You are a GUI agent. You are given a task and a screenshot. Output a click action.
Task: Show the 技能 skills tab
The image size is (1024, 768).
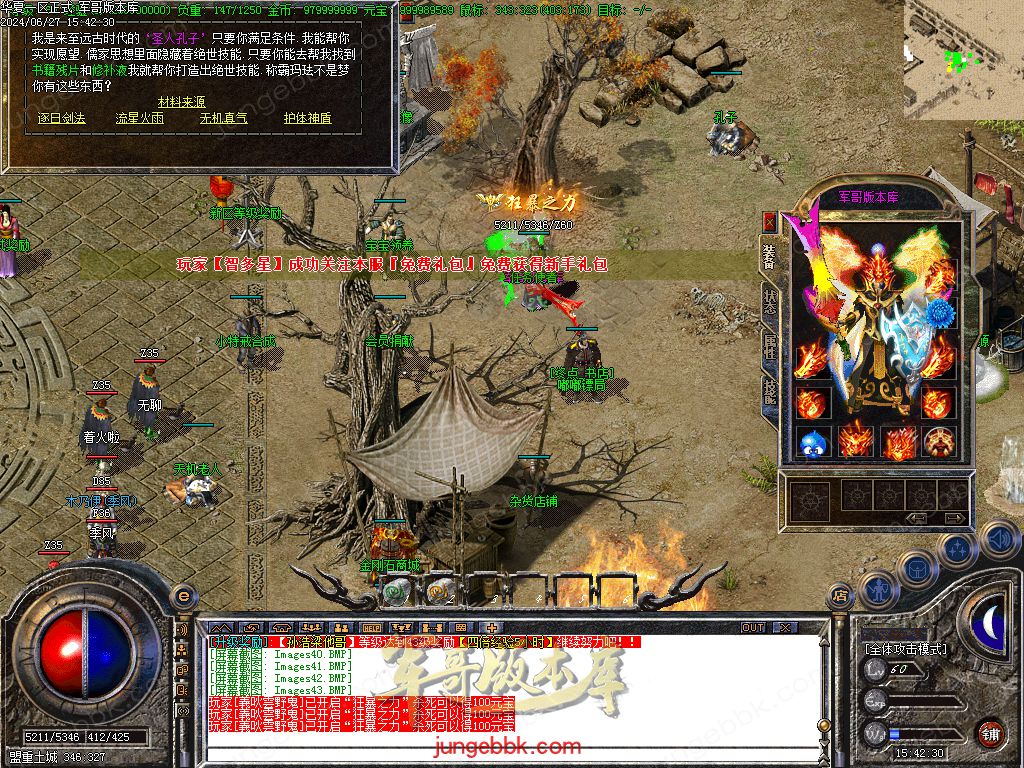click(x=769, y=390)
